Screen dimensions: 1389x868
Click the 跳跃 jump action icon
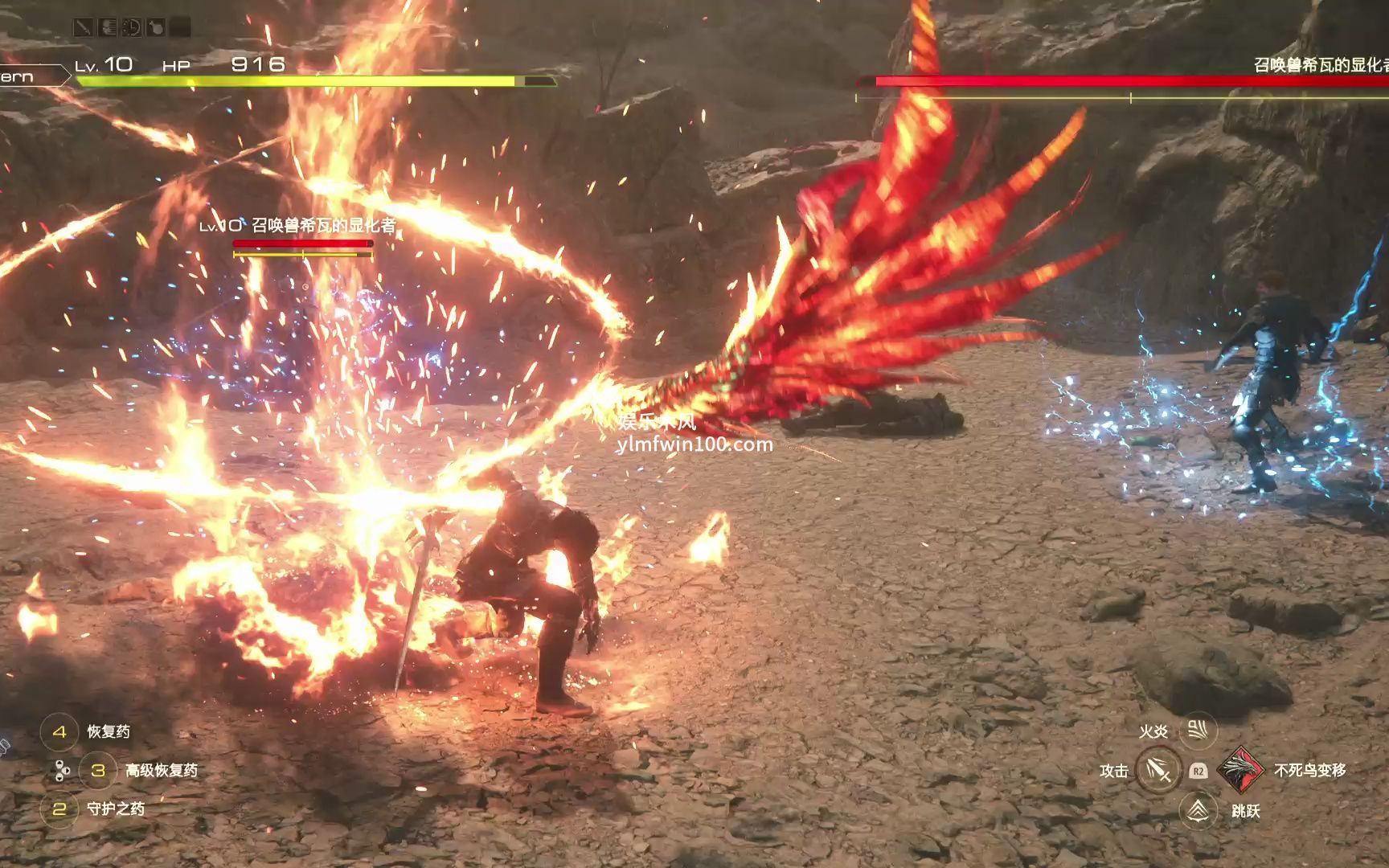1198,810
